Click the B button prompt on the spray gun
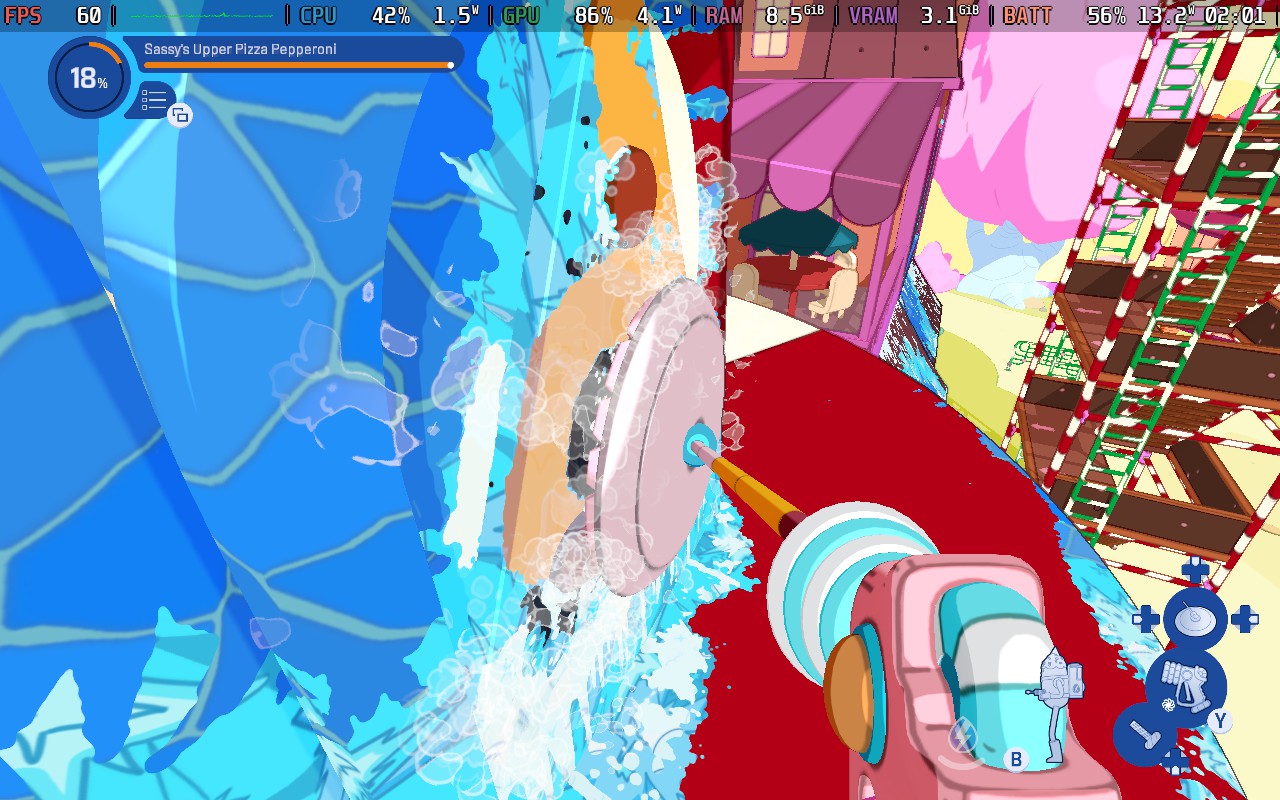The image size is (1280, 800). pos(1016,757)
